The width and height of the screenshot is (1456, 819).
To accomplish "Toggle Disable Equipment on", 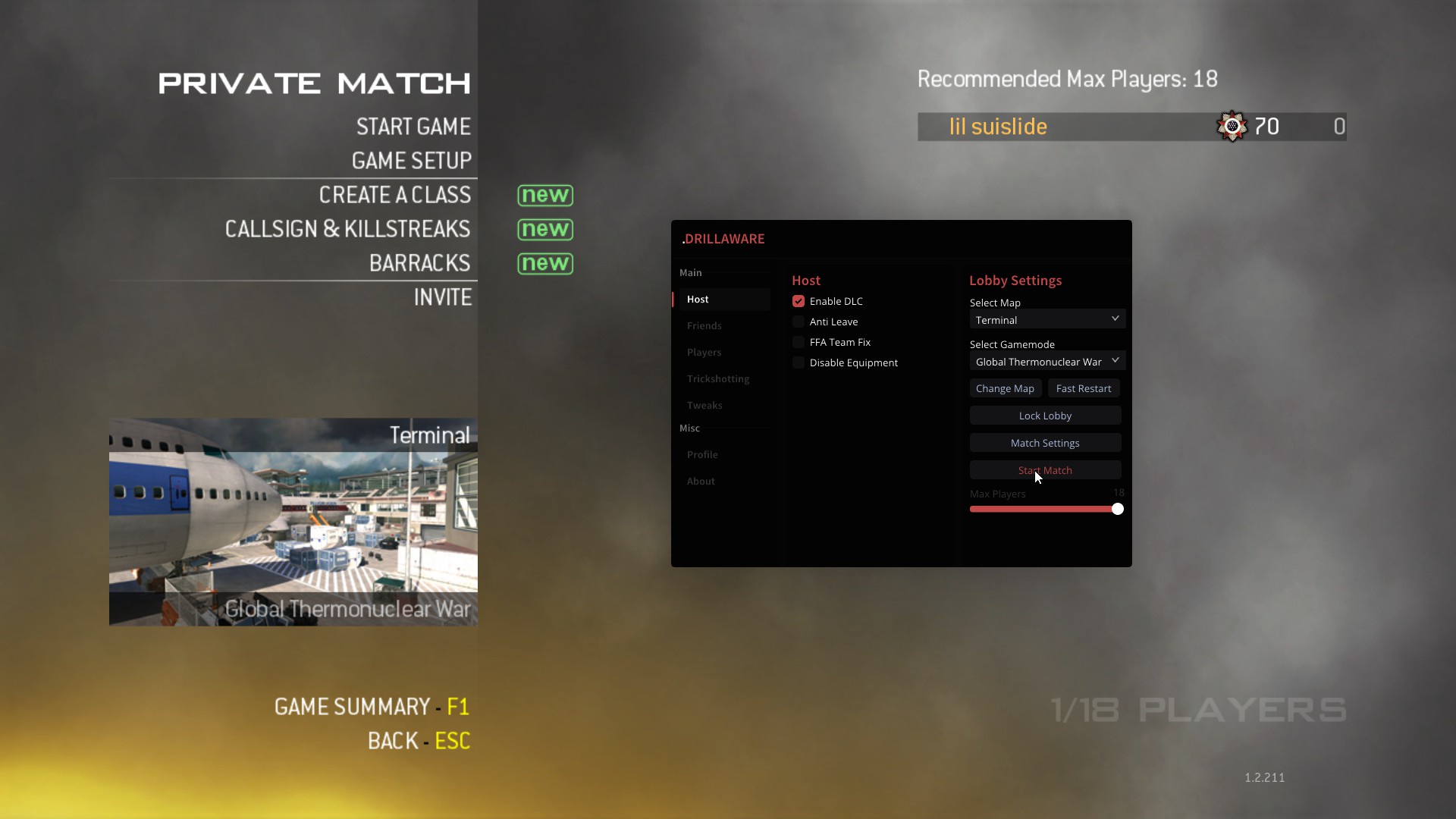I will point(799,362).
